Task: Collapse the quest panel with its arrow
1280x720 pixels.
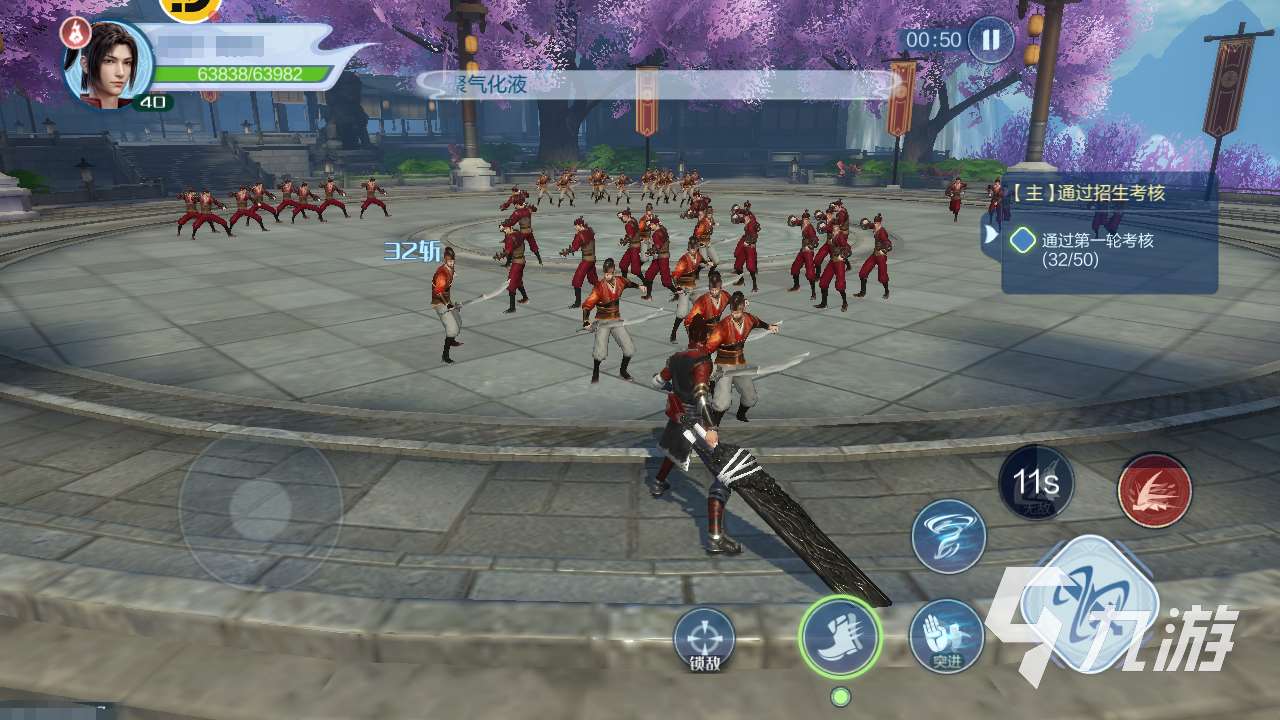Action: point(991,234)
